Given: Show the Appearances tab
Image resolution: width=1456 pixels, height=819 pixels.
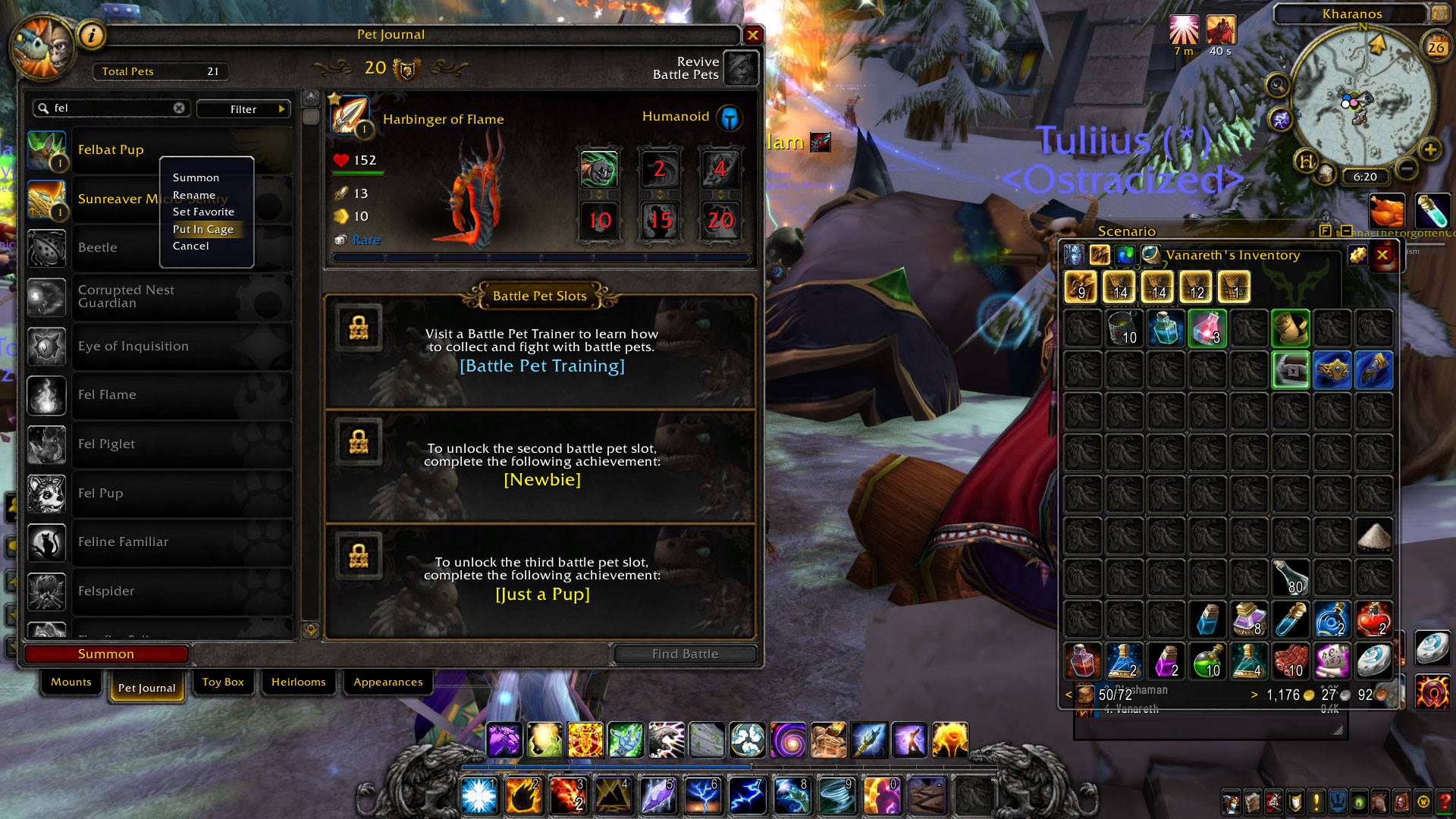Looking at the screenshot, I should (388, 682).
